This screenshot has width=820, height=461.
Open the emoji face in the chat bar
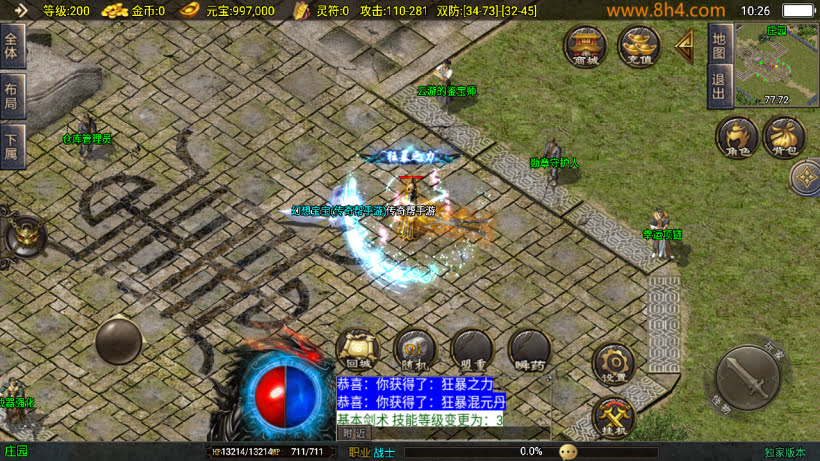coord(568,452)
